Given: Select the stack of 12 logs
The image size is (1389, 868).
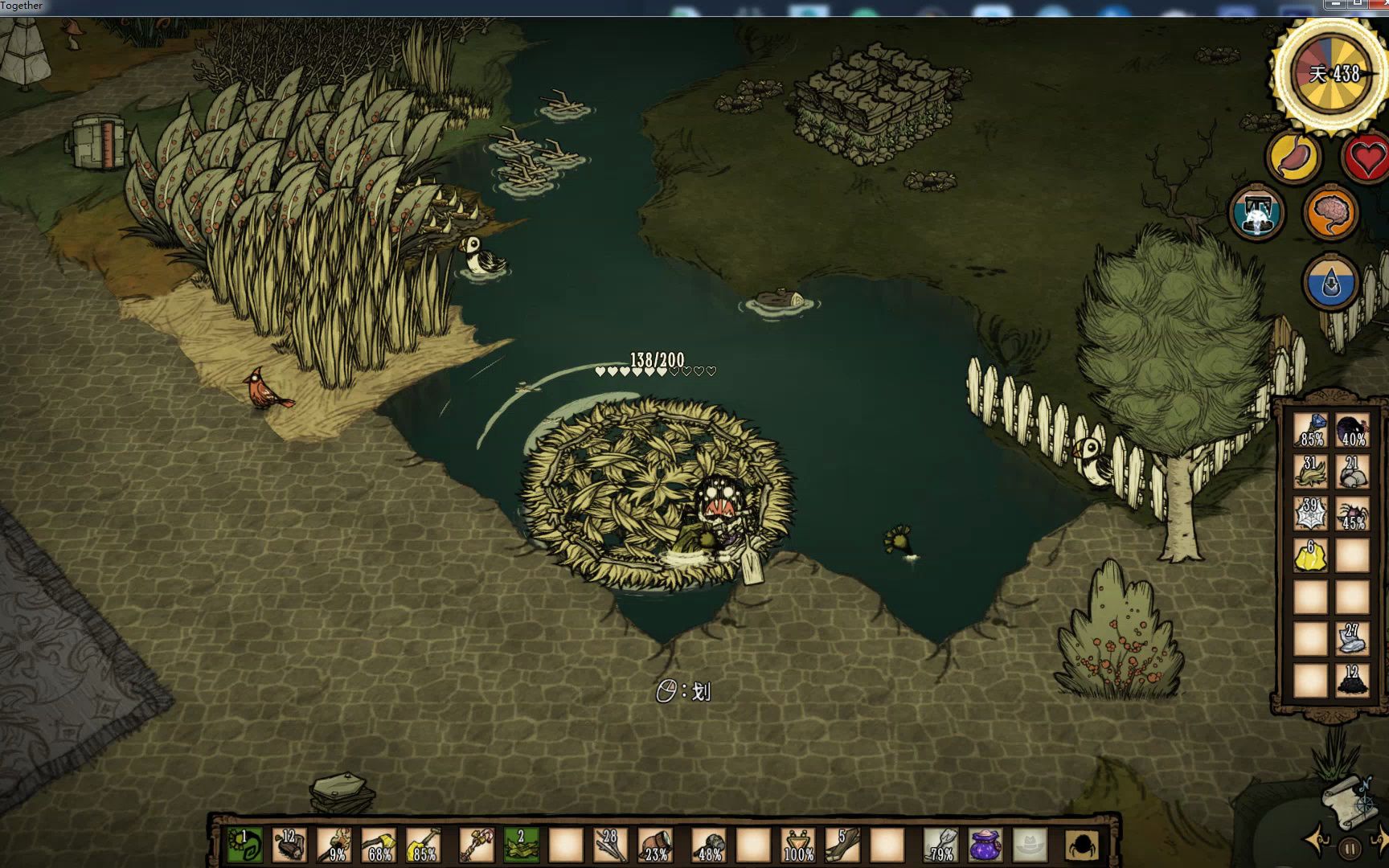Looking at the screenshot, I should (x=289, y=845).
